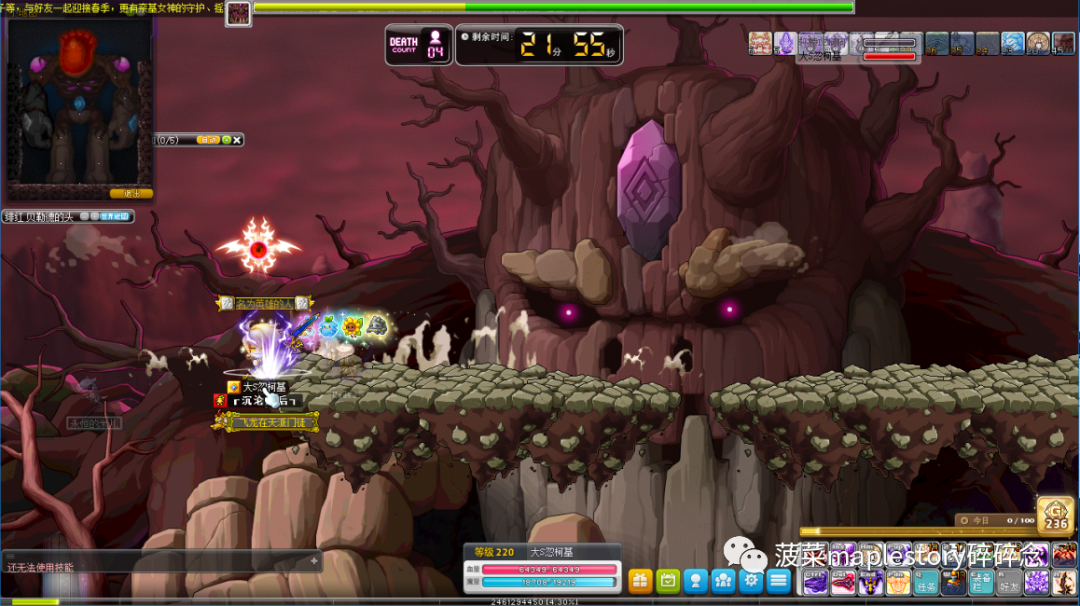Open the three-line main menu button

[x=779, y=580]
